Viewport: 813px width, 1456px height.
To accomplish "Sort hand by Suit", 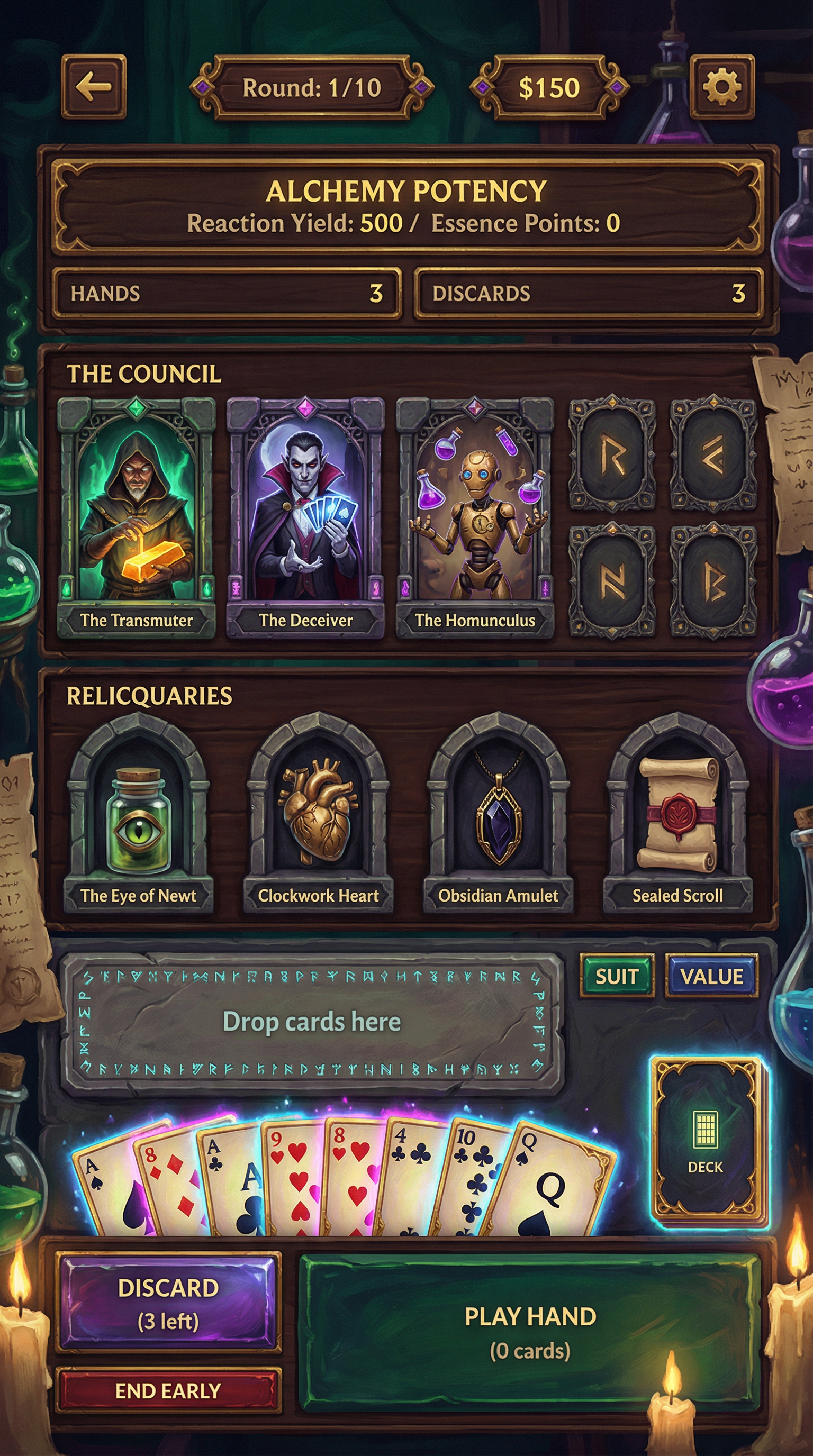I will (617, 976).
